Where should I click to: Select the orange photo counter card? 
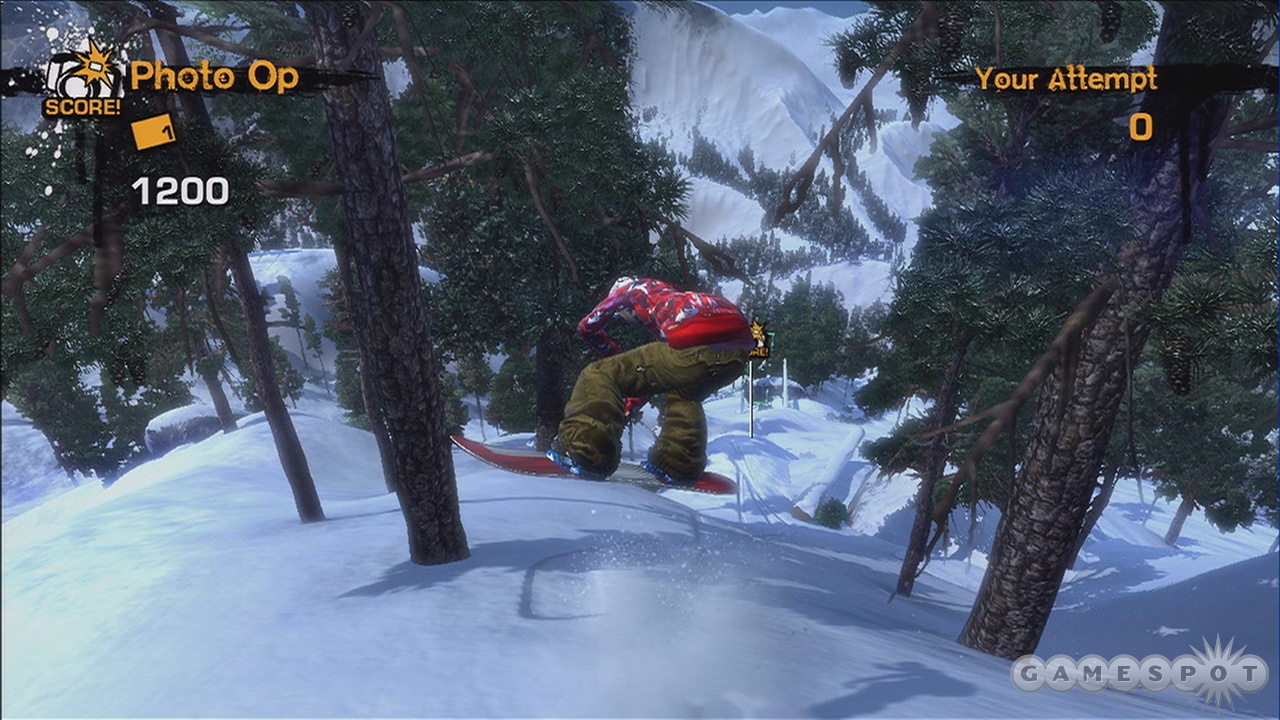pyautogui.click(x=153, y=131)
